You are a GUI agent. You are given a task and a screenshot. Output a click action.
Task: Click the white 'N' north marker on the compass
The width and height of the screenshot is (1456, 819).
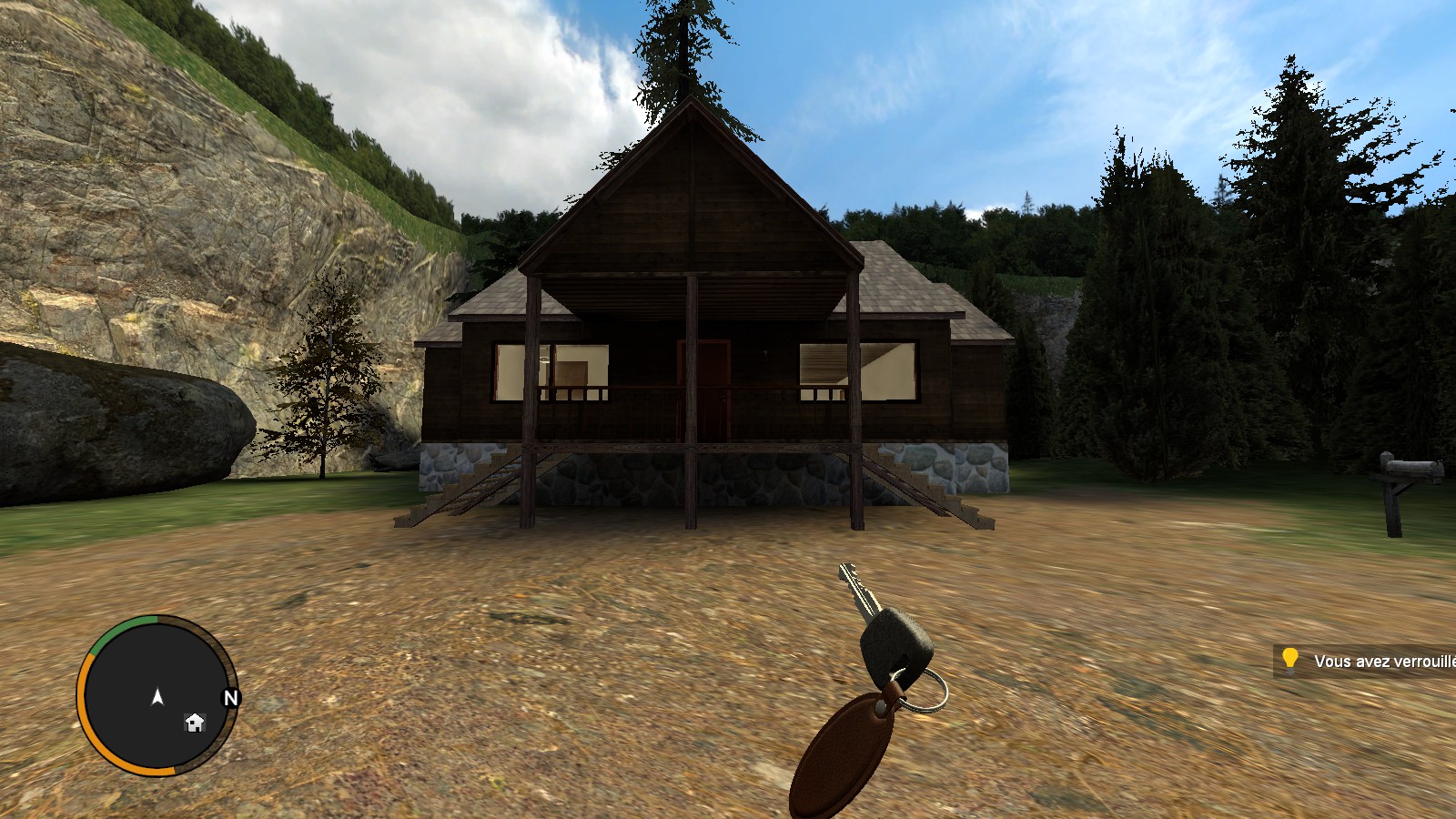coord(229,699)
